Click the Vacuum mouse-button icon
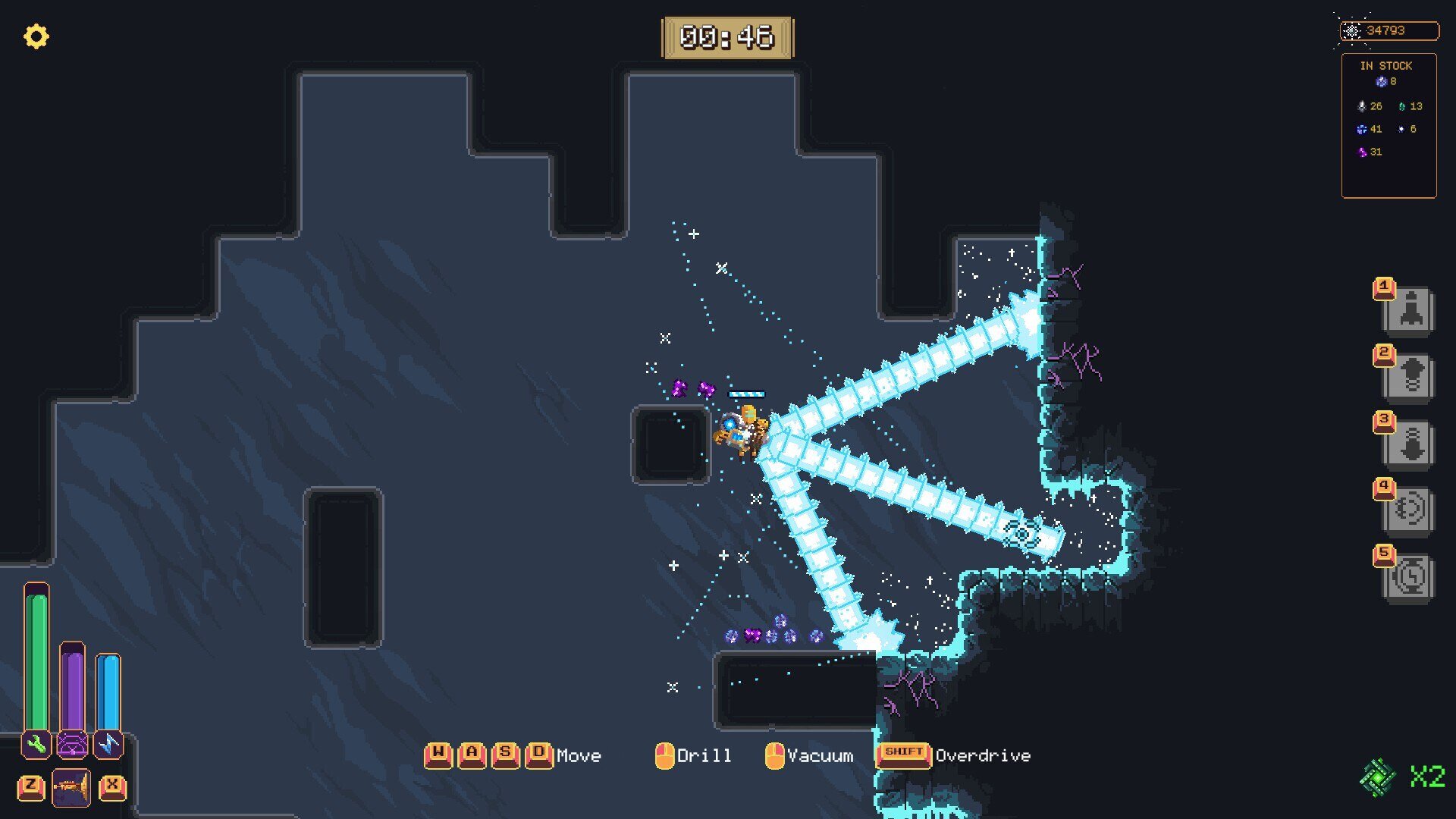1456x819 pixels. (775, 755)
